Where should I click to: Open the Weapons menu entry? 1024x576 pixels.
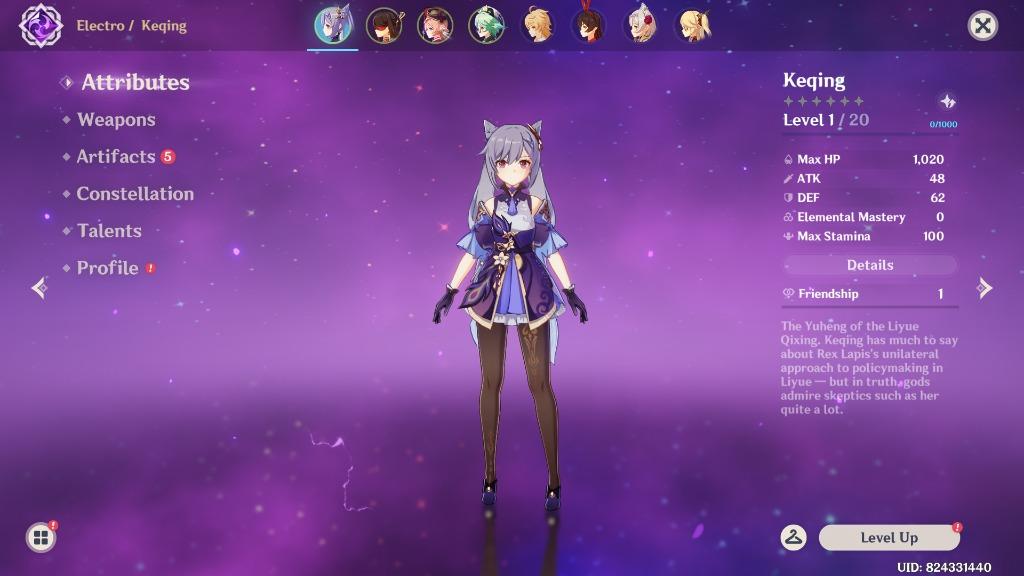click(116, 120)
